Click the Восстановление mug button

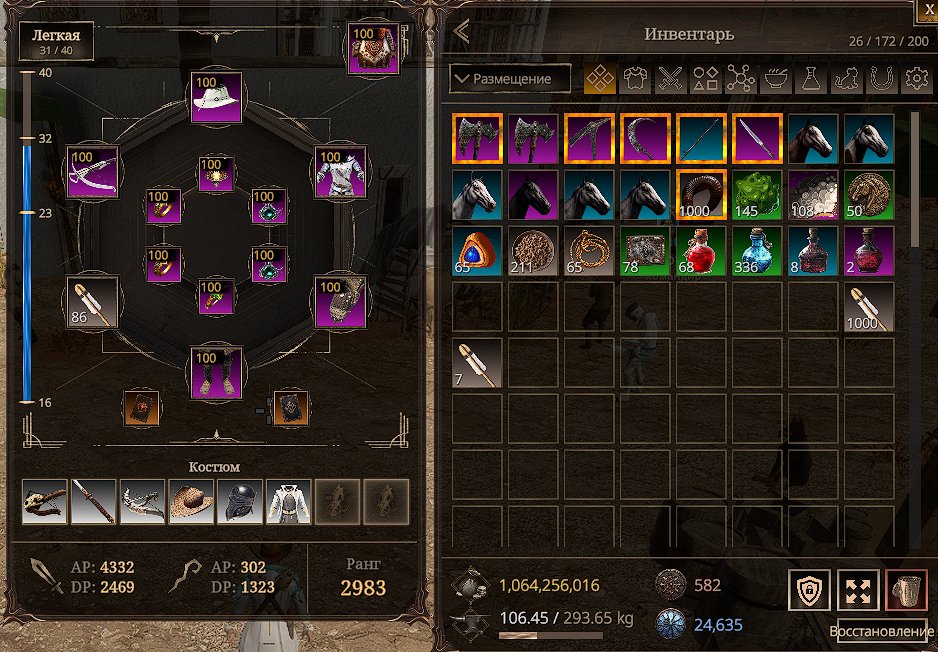[907, 590]
